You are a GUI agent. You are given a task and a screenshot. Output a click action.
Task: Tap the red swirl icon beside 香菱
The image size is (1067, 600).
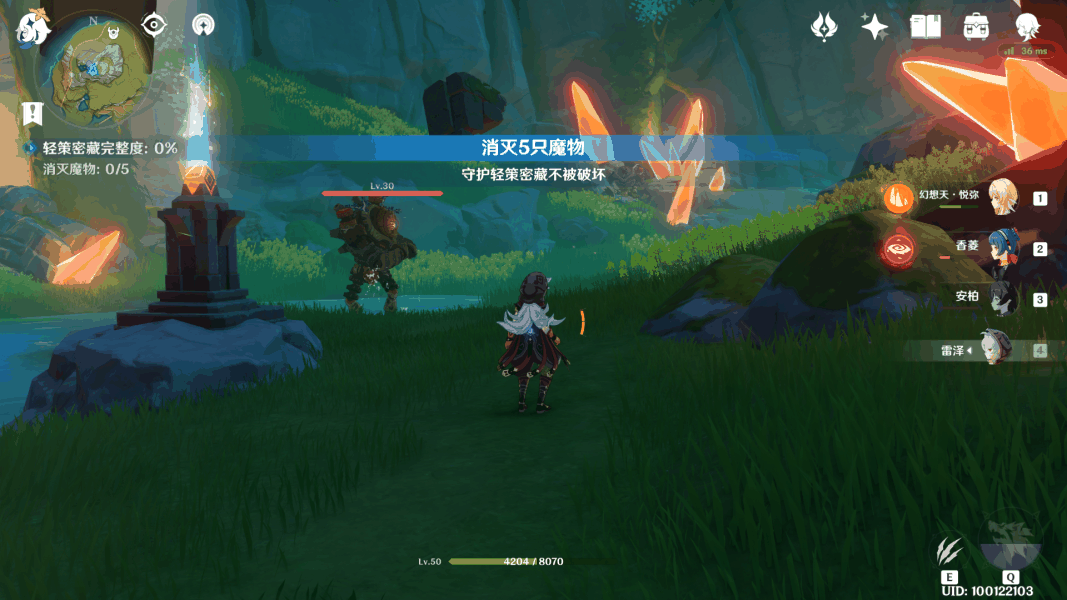point(898,247)
